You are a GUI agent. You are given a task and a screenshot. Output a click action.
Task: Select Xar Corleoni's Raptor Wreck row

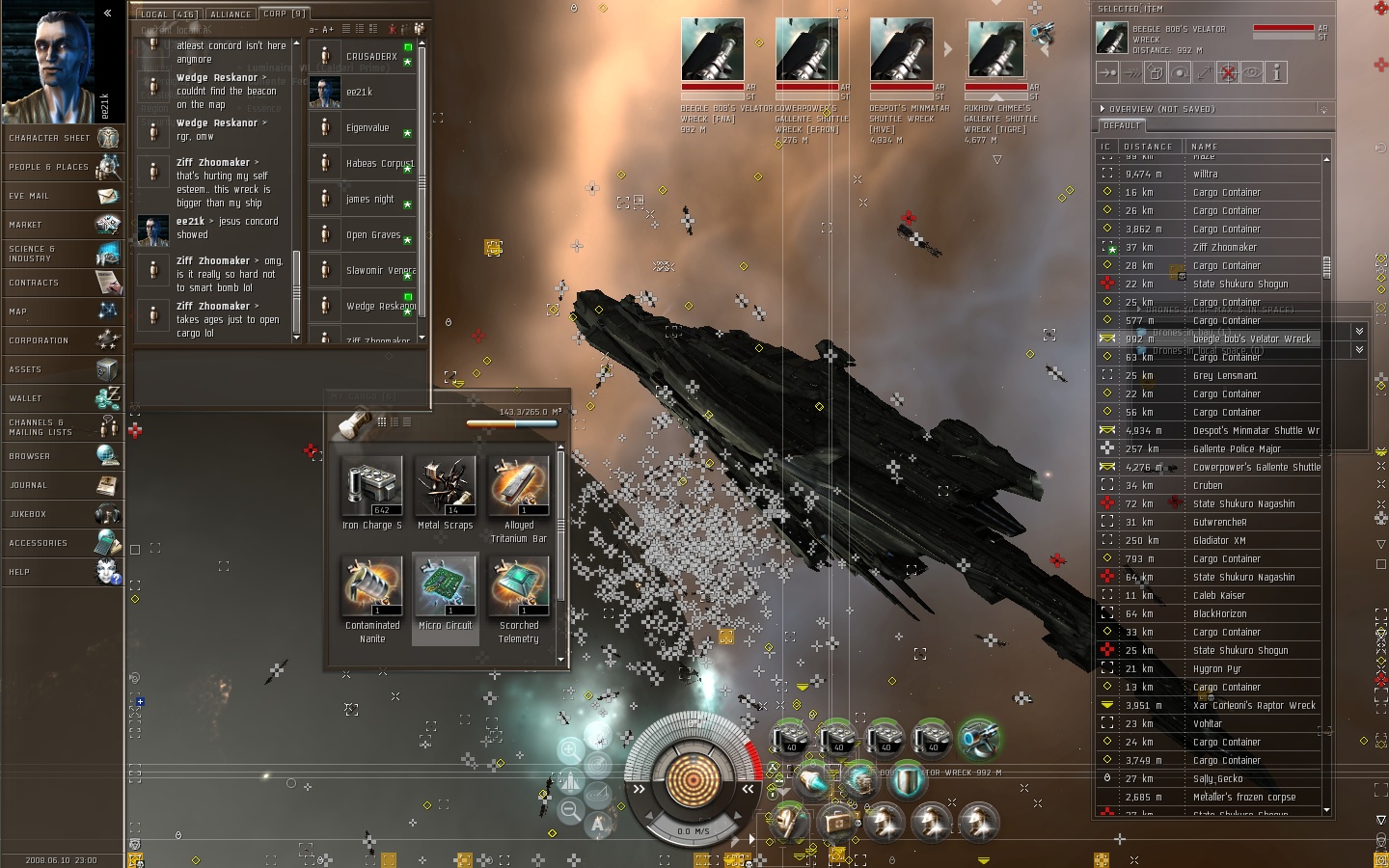pyautogui.click(x=1253, y=706)
